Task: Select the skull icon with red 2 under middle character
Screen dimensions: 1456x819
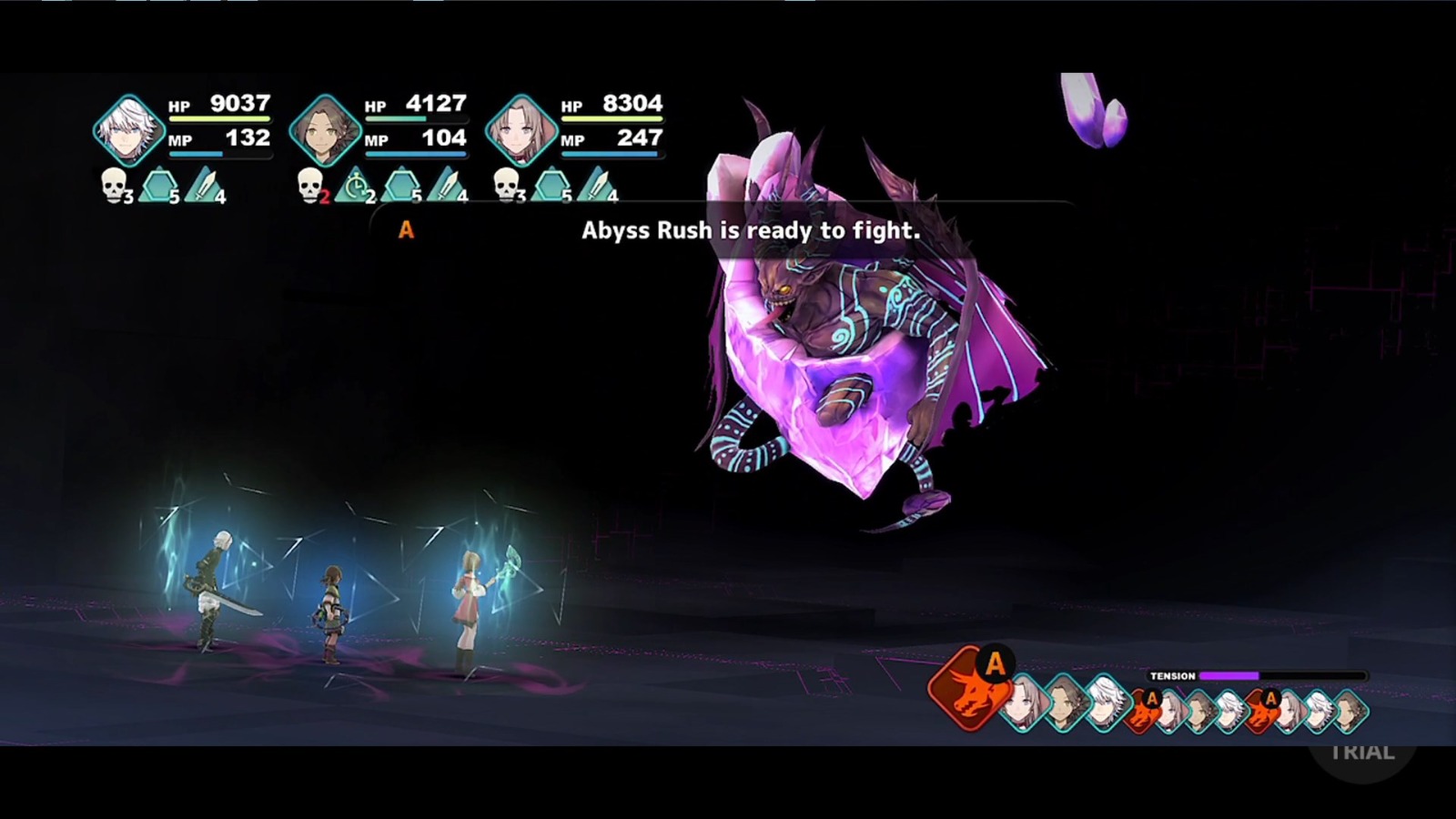Action: coord(311,187)
